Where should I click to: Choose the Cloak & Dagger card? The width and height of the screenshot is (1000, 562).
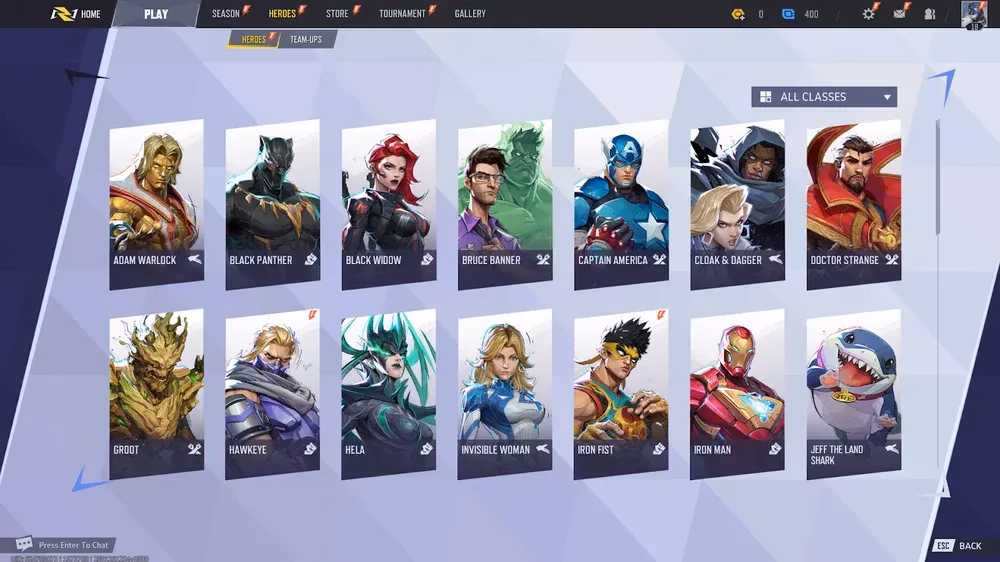pyautogui.click(x=737, y=203)
